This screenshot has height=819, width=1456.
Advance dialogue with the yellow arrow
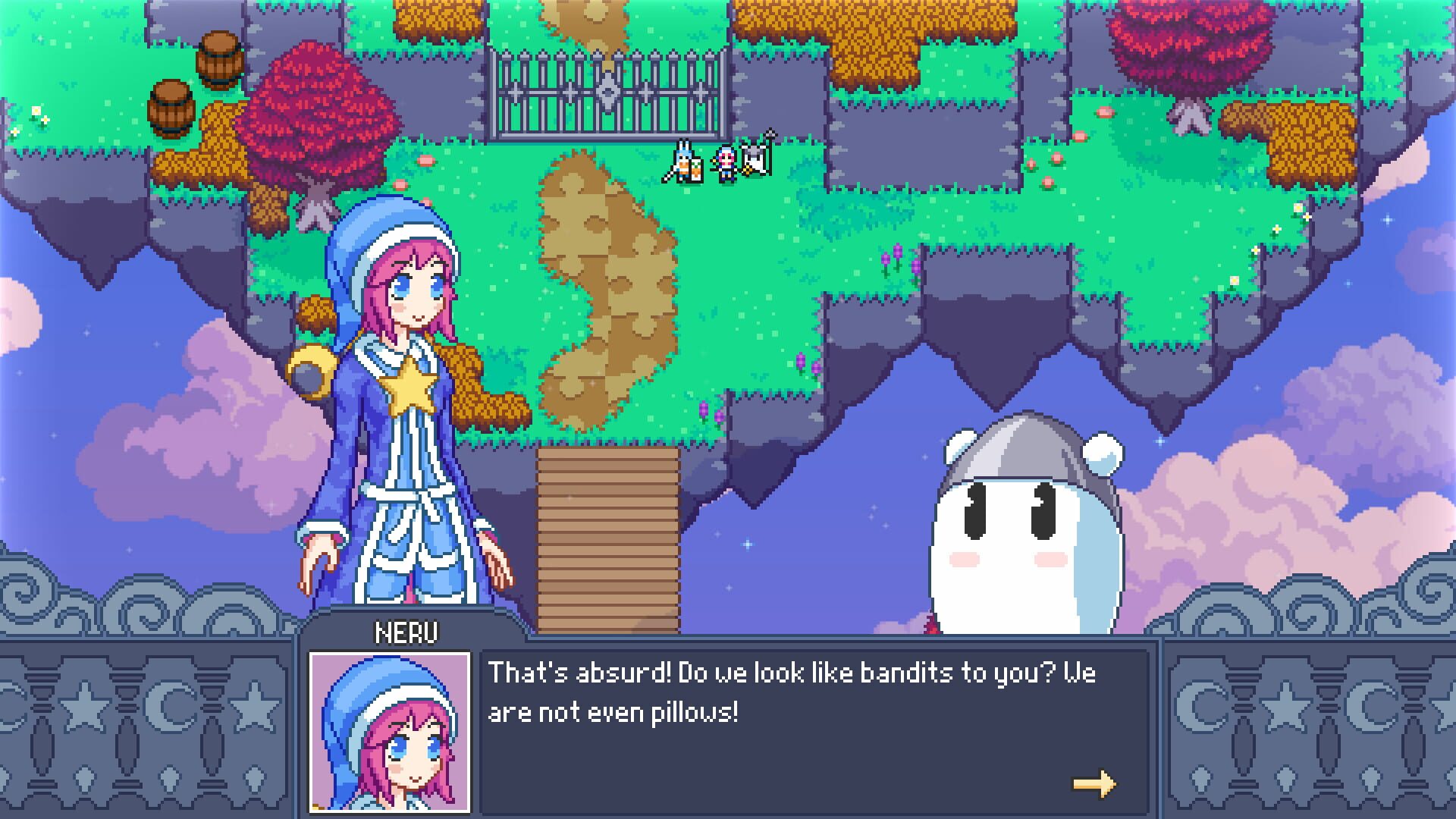point(1094,783)
